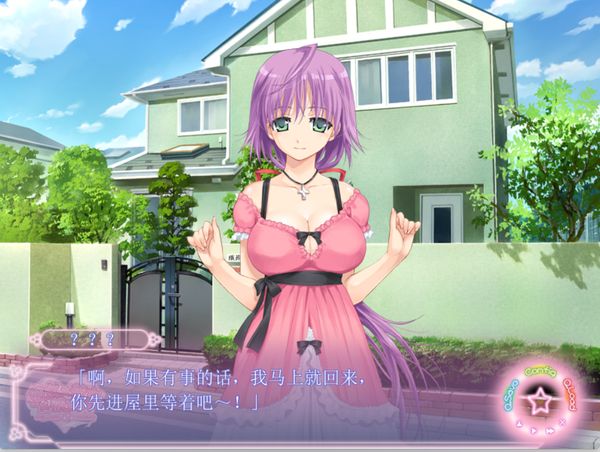The image size is (600, 452).
Task: Open the Config settings
Action: click(539, 371)
